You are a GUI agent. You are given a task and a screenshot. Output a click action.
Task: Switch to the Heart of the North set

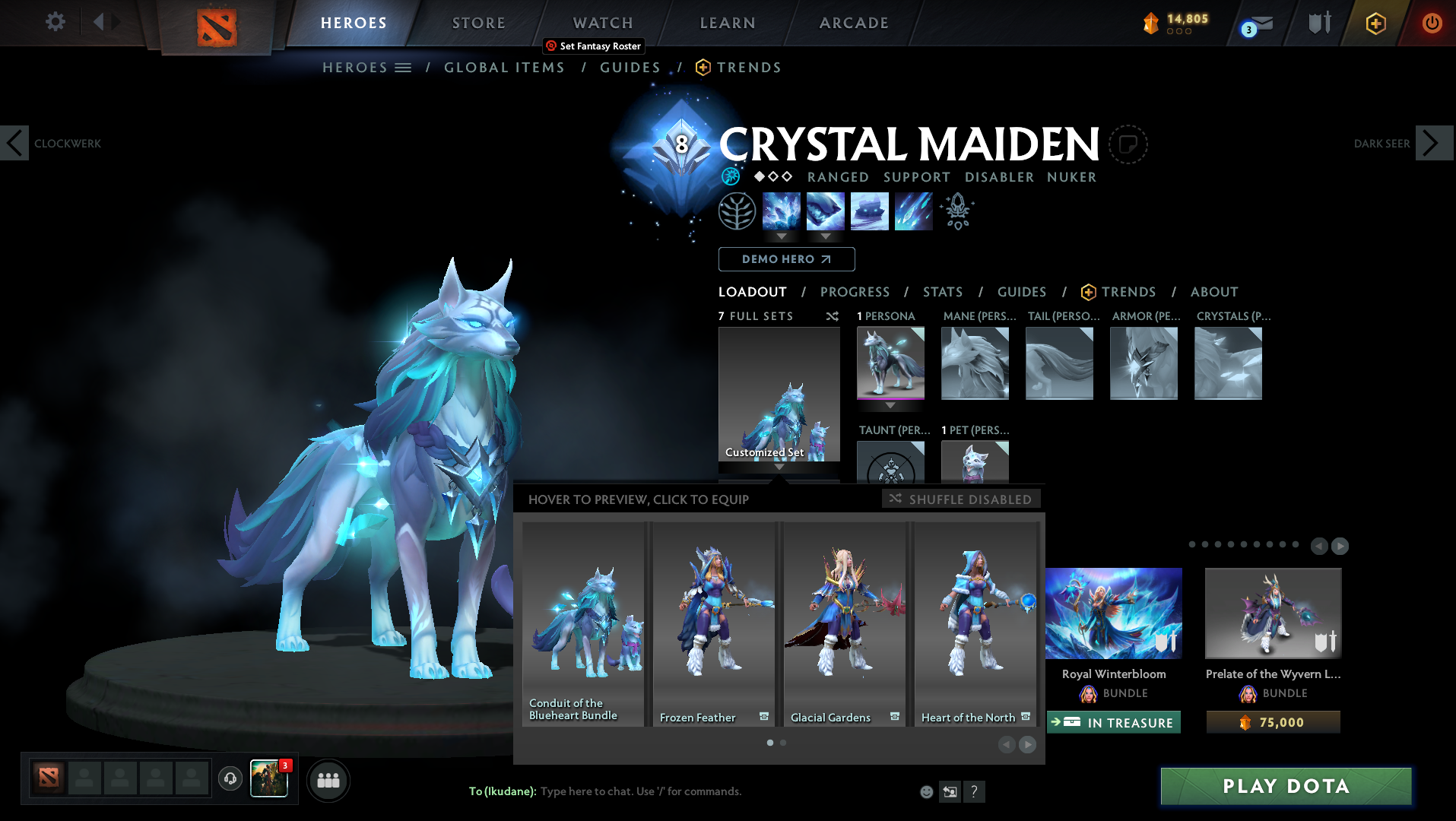[975, 623]
